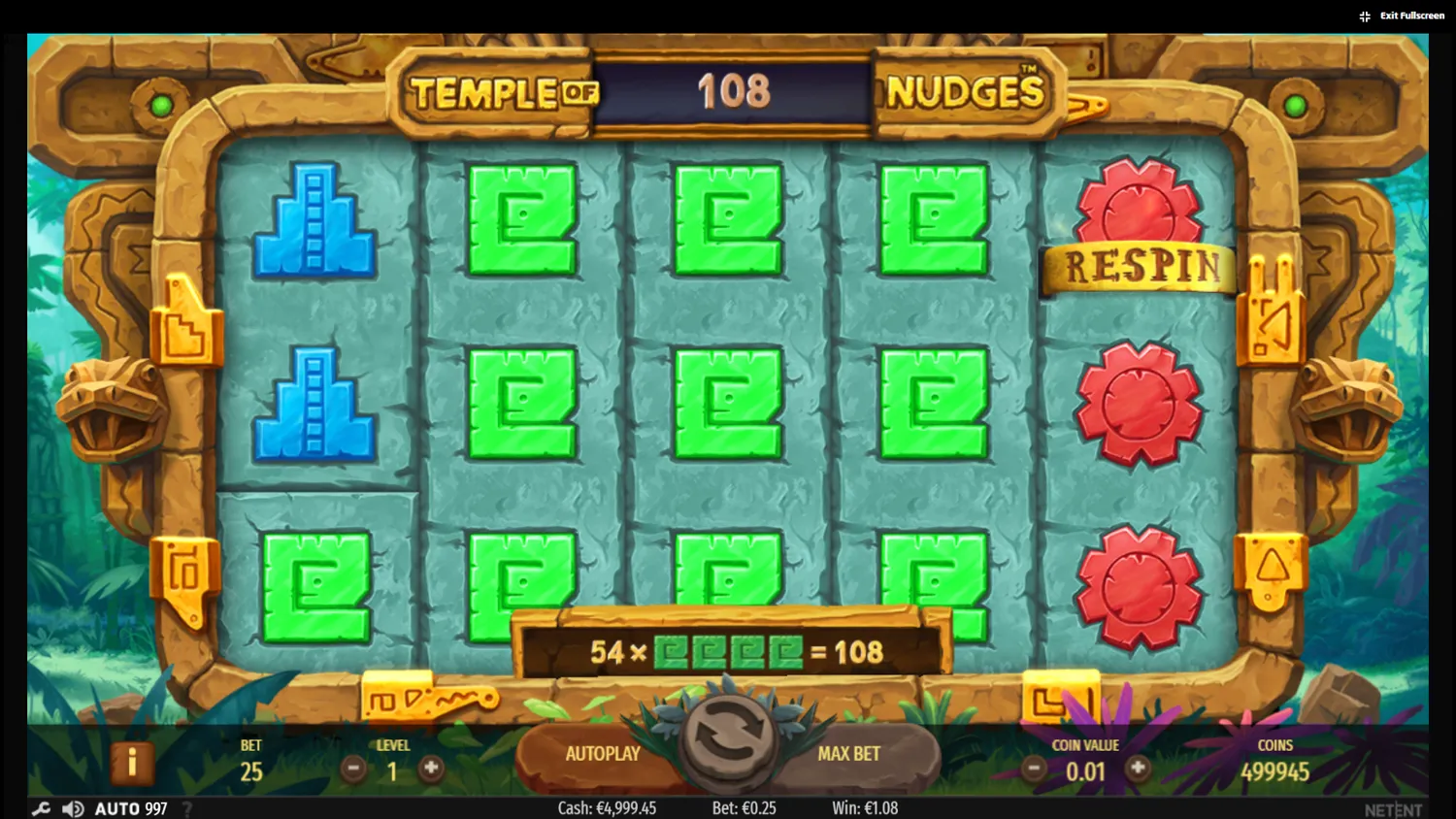Start Autoplay
This screenshot has height=819, width=1456.
coord(604,753)
